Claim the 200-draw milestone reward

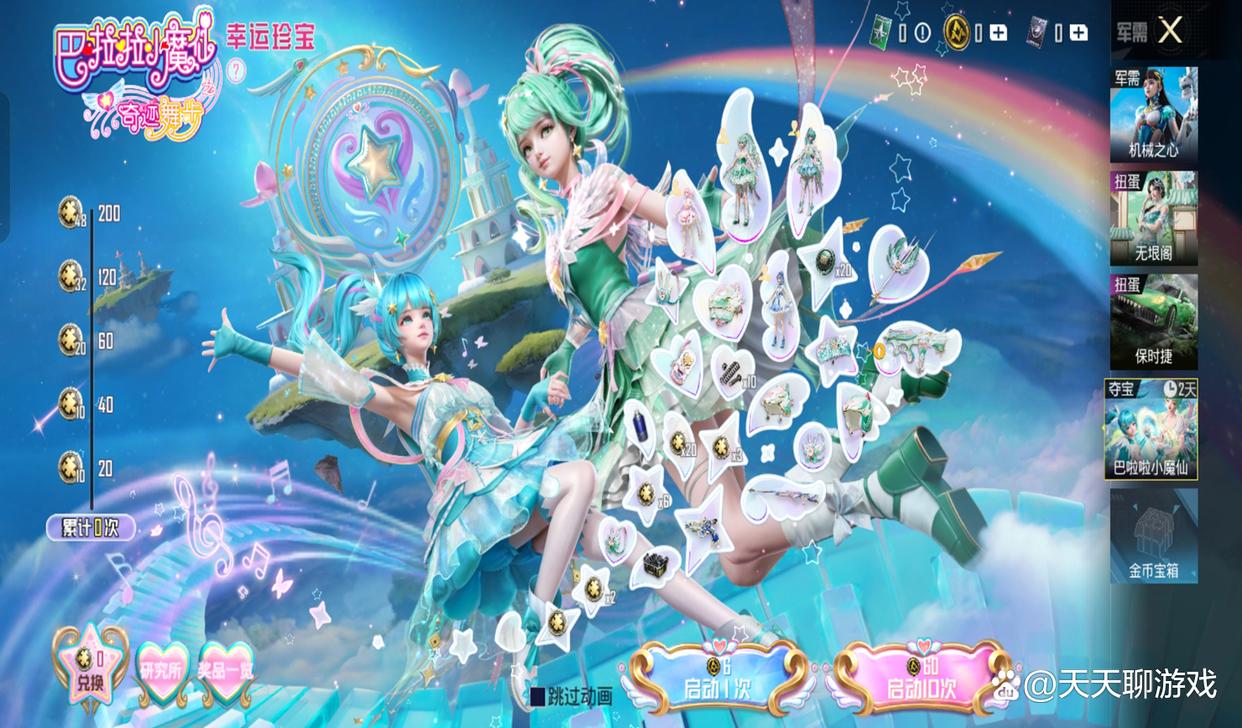pyautogui.click(x=70, y=212)
